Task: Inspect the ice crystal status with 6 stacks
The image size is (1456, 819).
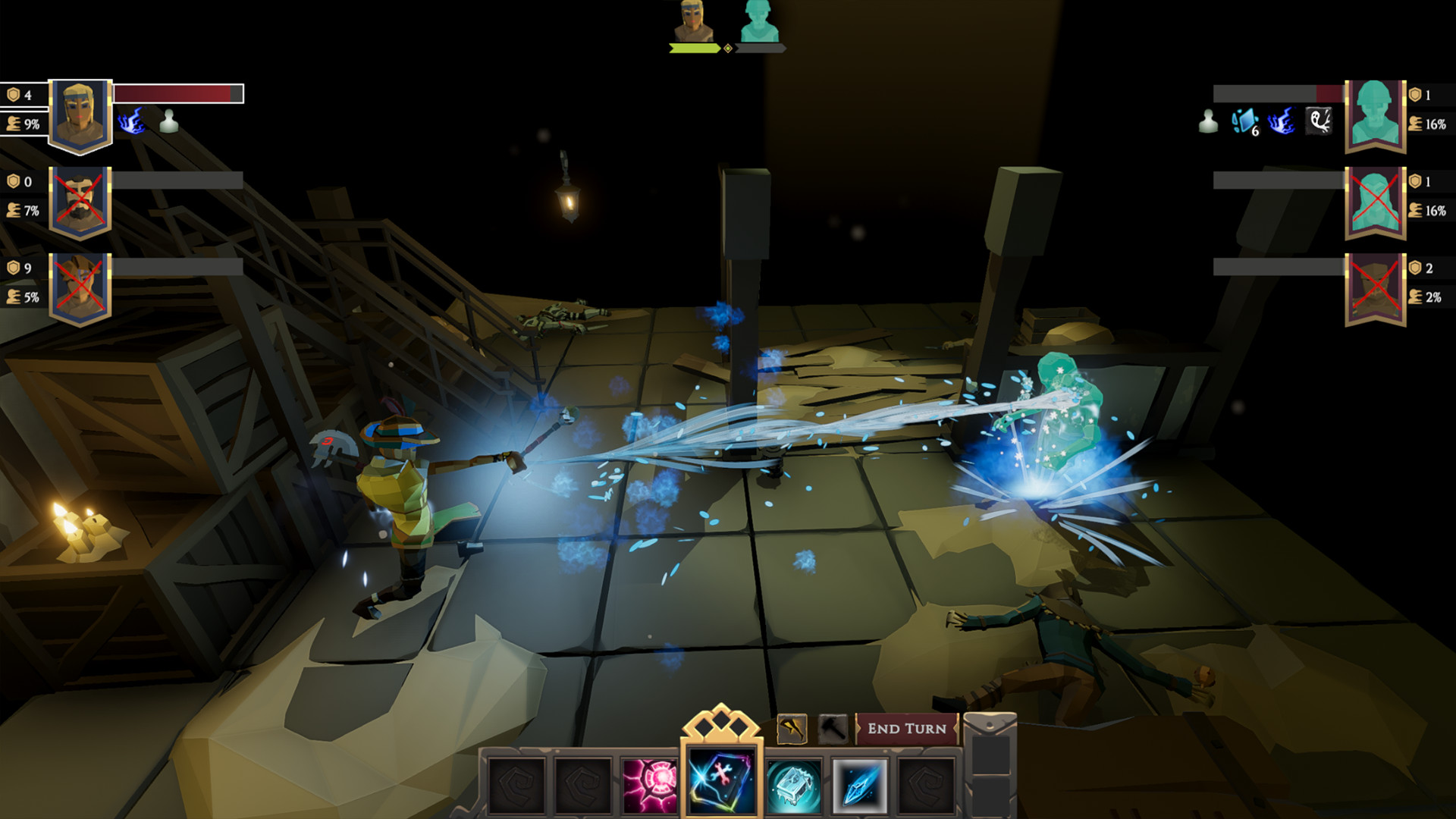Action: coord(1244,121)
